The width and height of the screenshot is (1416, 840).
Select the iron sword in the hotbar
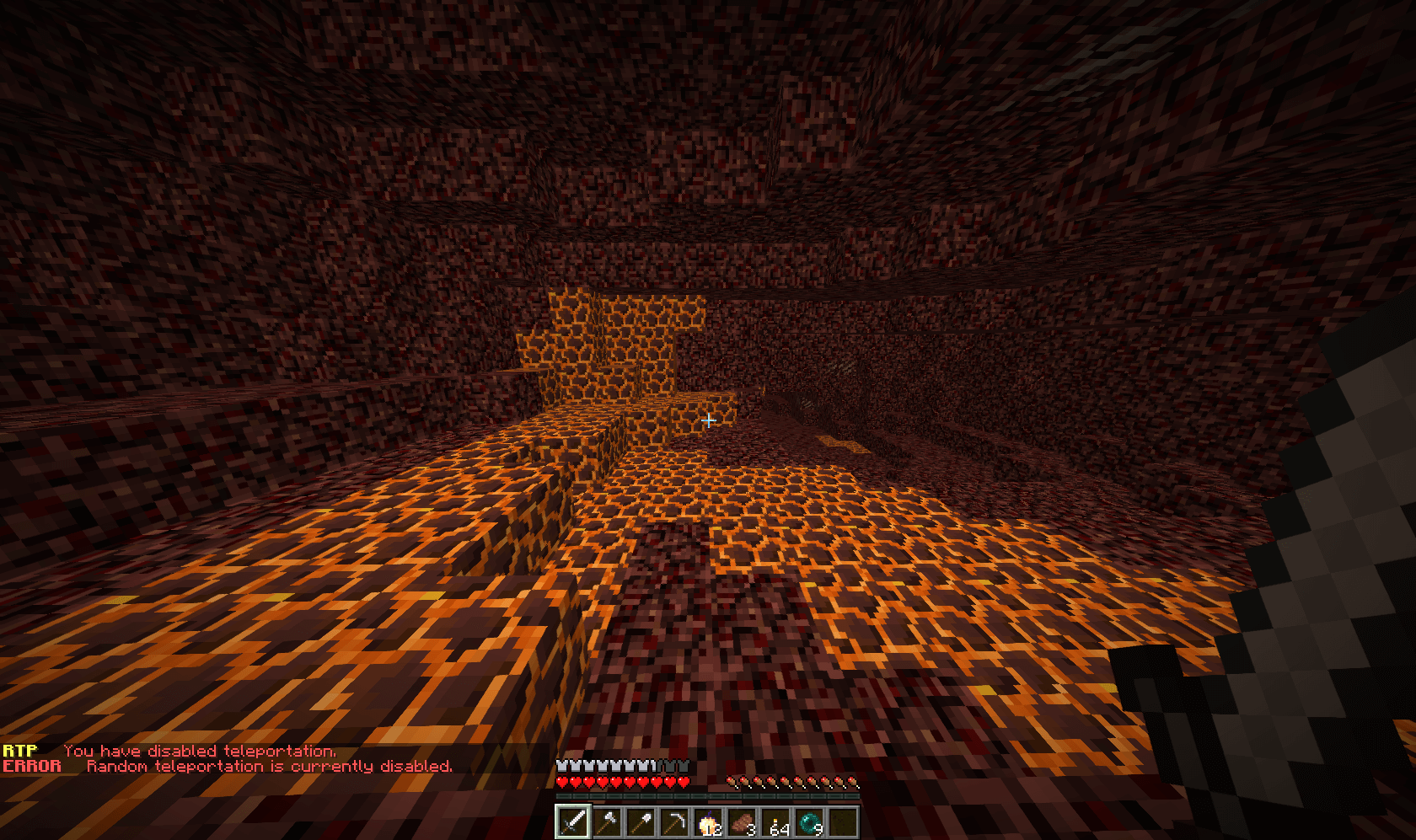pyautogui.click(x=573, y=823)
